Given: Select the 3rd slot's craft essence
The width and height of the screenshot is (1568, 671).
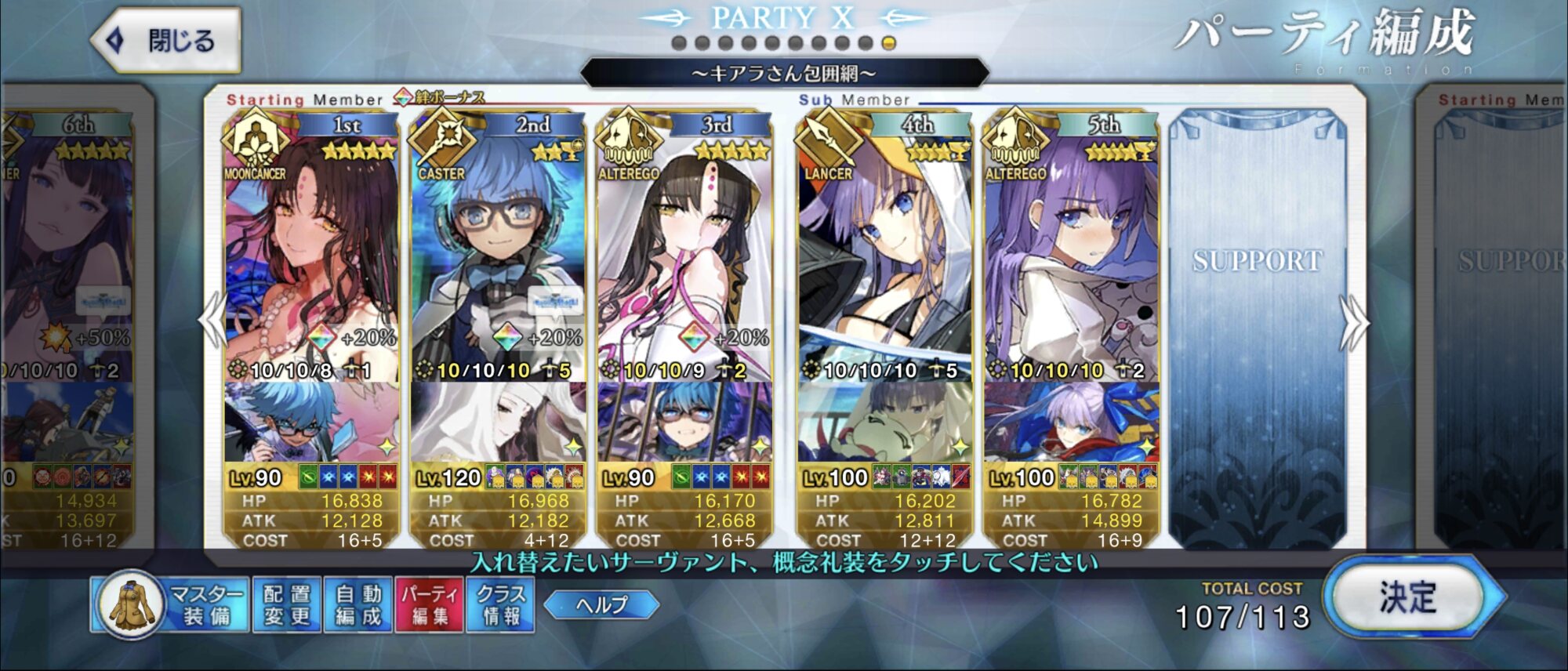Looking at the screenshot, I should (684, 423).
